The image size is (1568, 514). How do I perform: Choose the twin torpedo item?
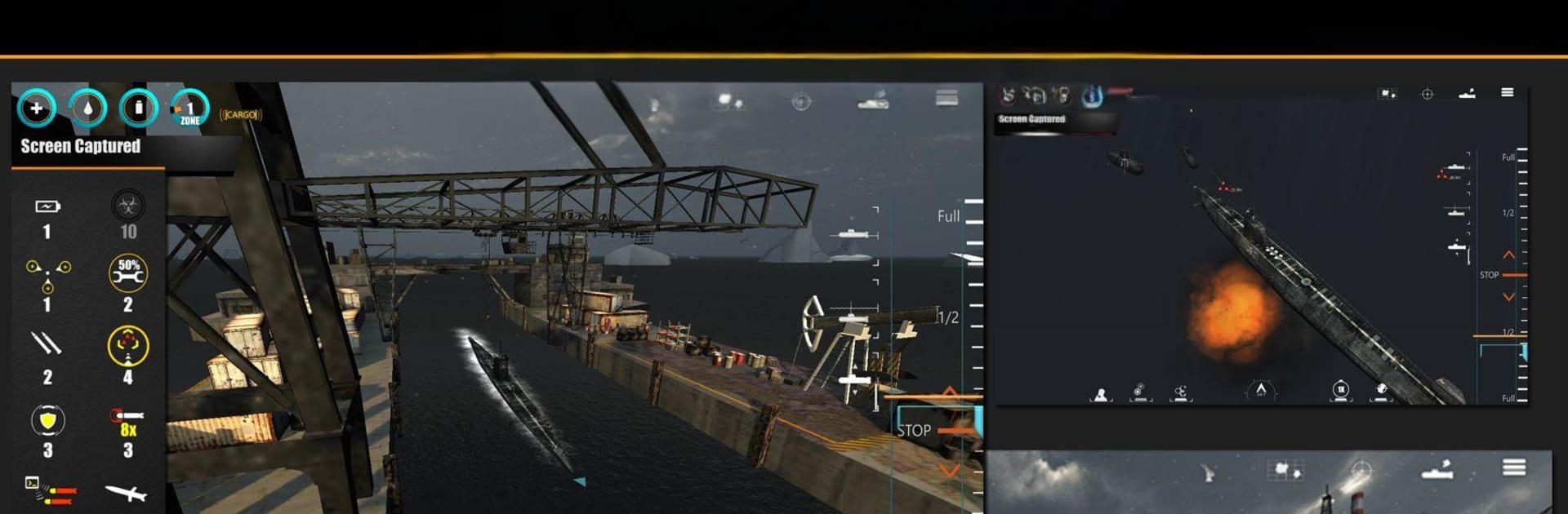(47, 344)
